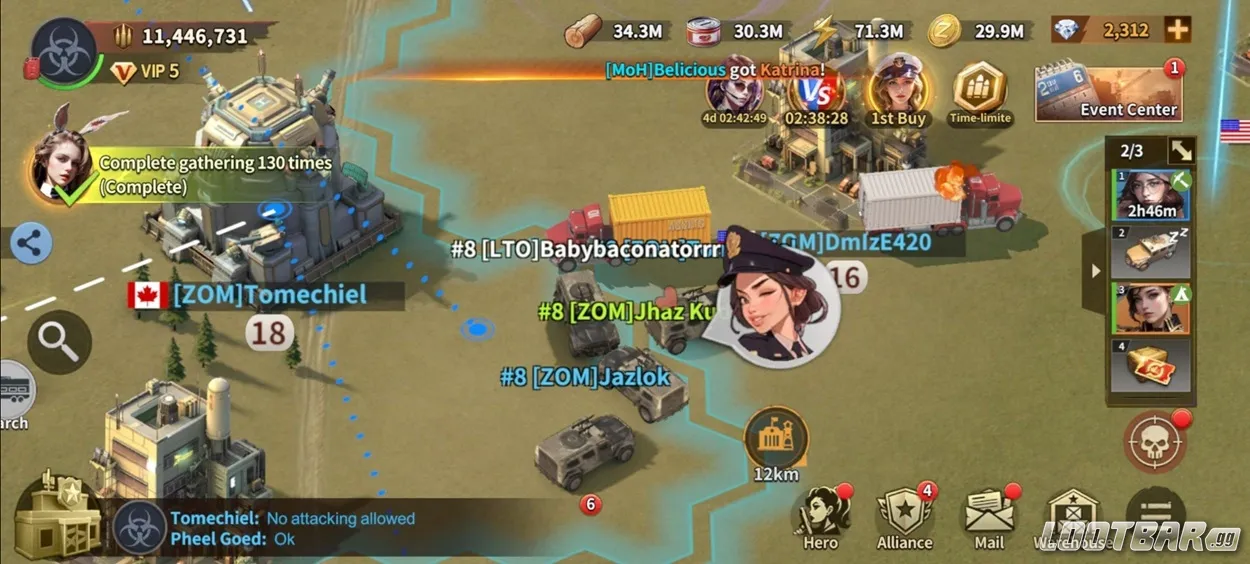1250x564 pixels.
Task: Open the magnifying glass search button
Action: 59,342
